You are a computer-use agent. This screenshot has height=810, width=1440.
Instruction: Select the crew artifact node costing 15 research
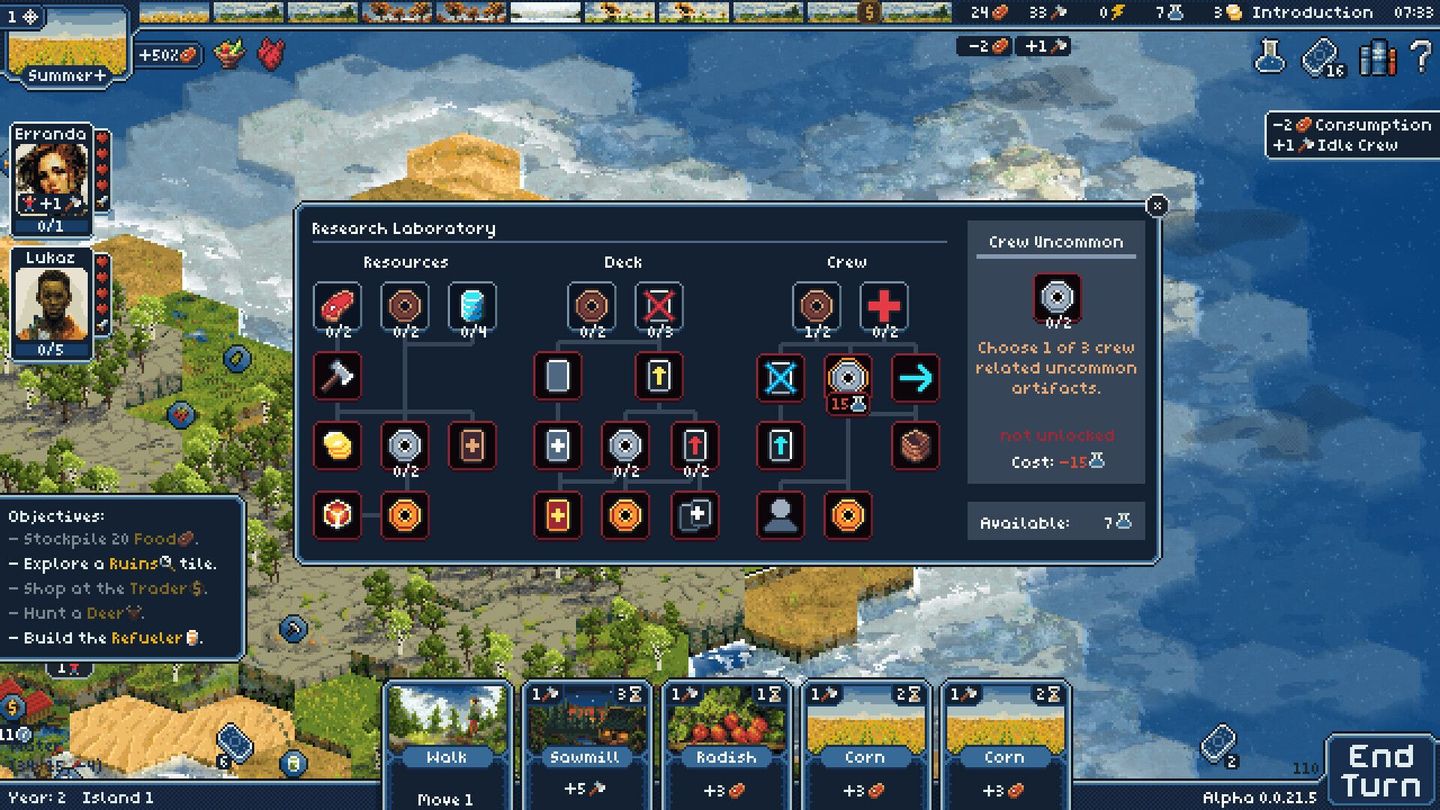coord(849,379)
